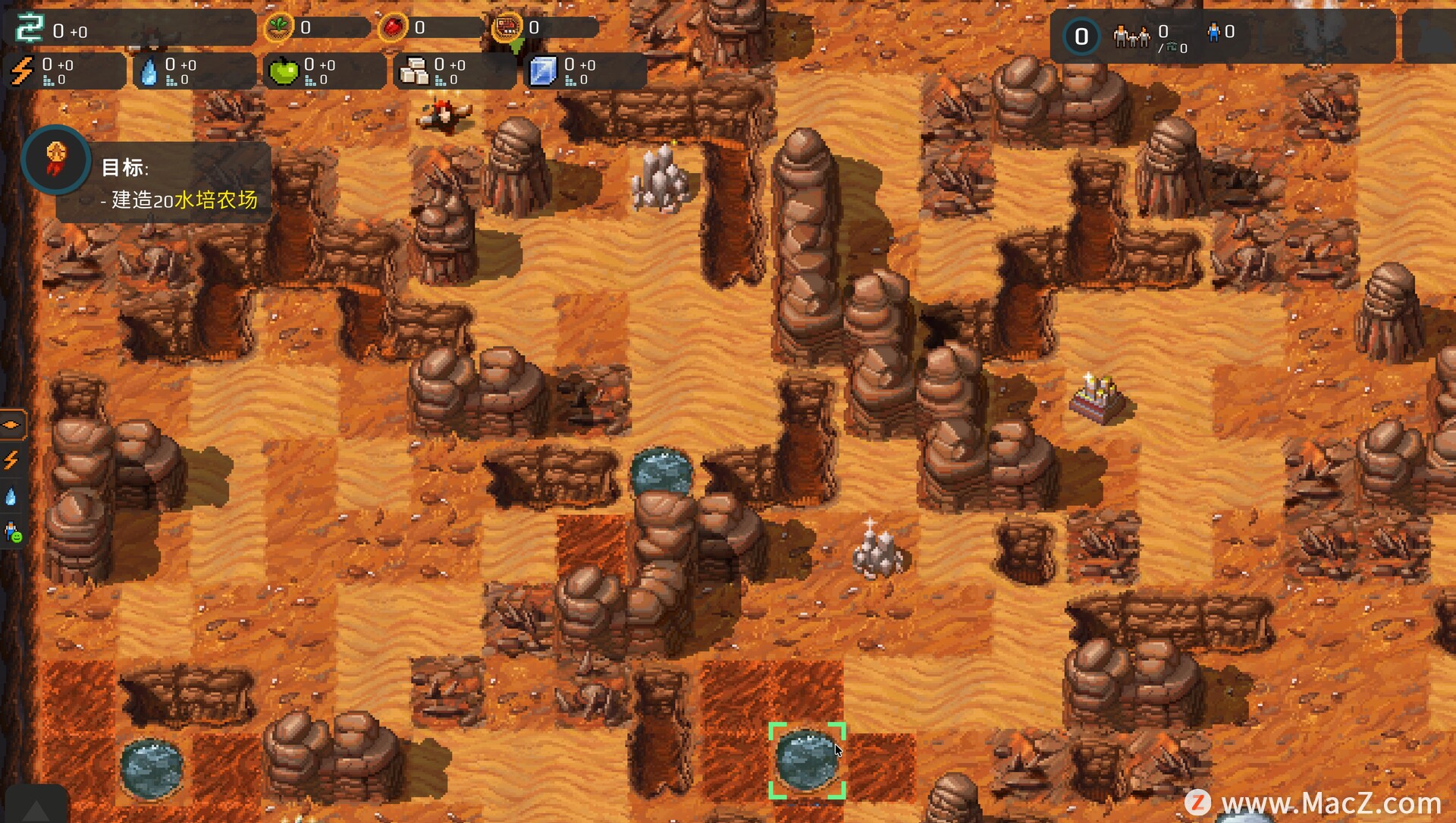This screenshot has width=1456, height=823.
Task: Click the credits currency icon
Action: coord(30,29)
